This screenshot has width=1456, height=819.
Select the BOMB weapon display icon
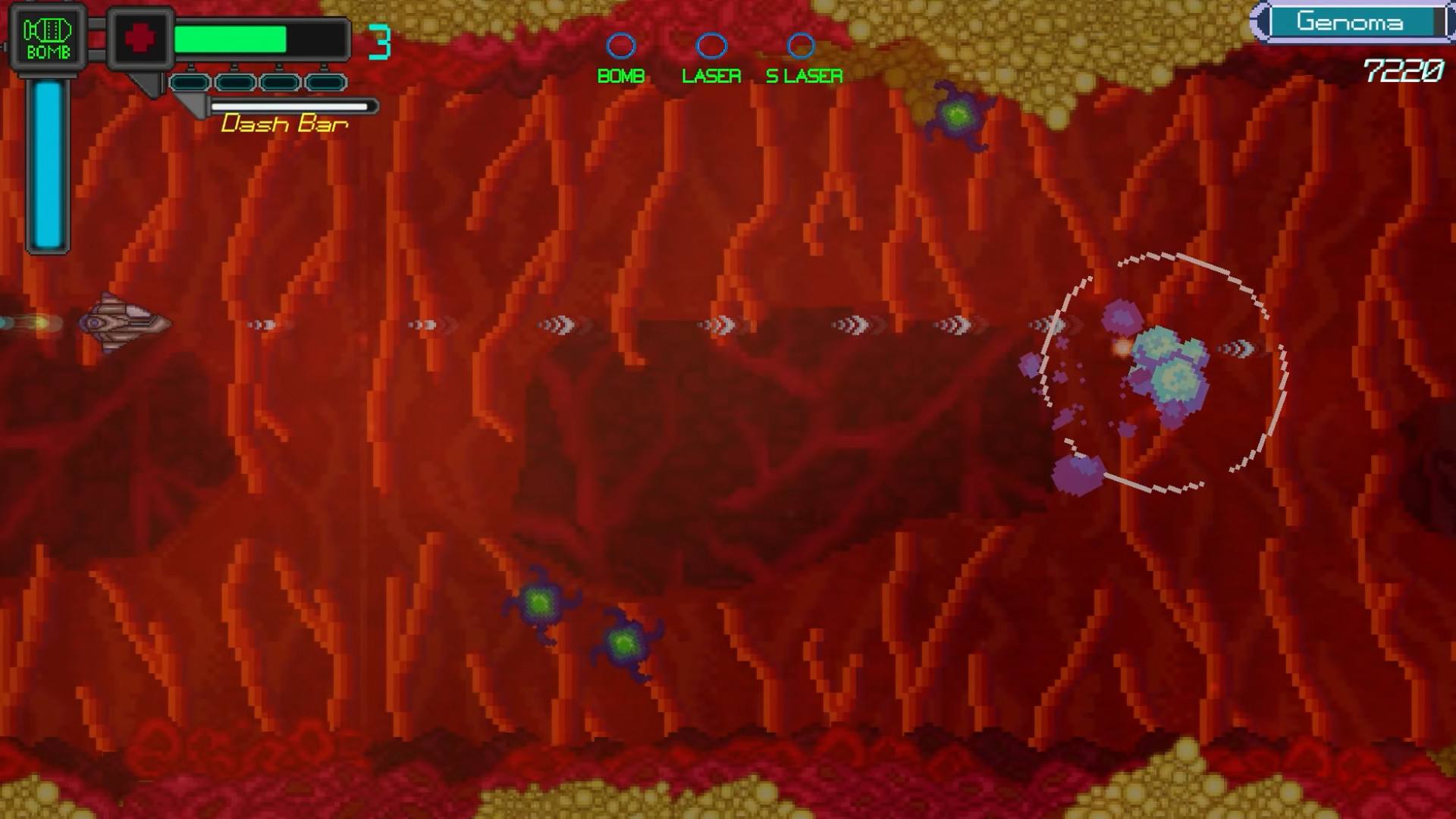47,34
